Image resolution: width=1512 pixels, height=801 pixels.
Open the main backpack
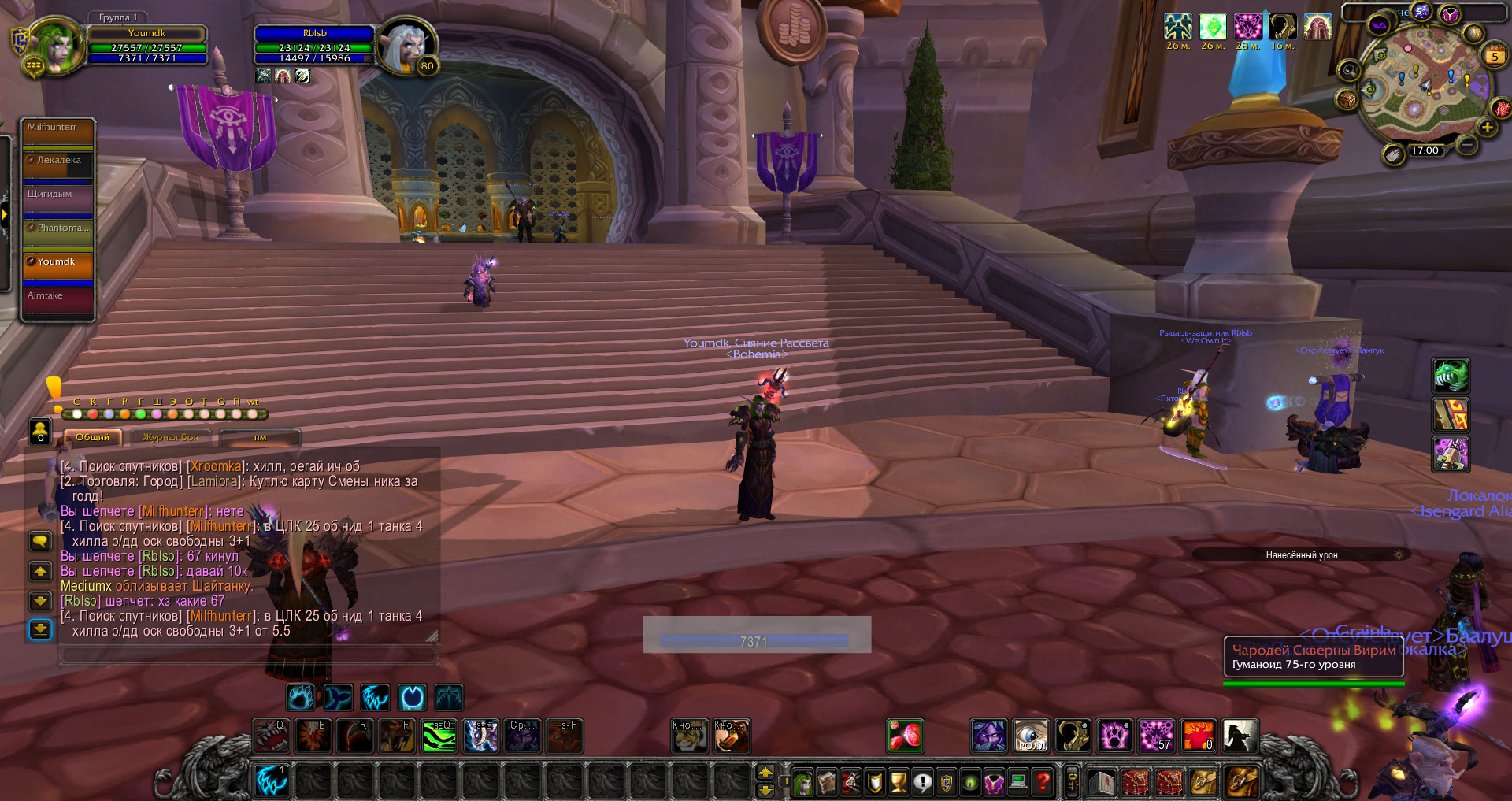[x=1241, y=782]
